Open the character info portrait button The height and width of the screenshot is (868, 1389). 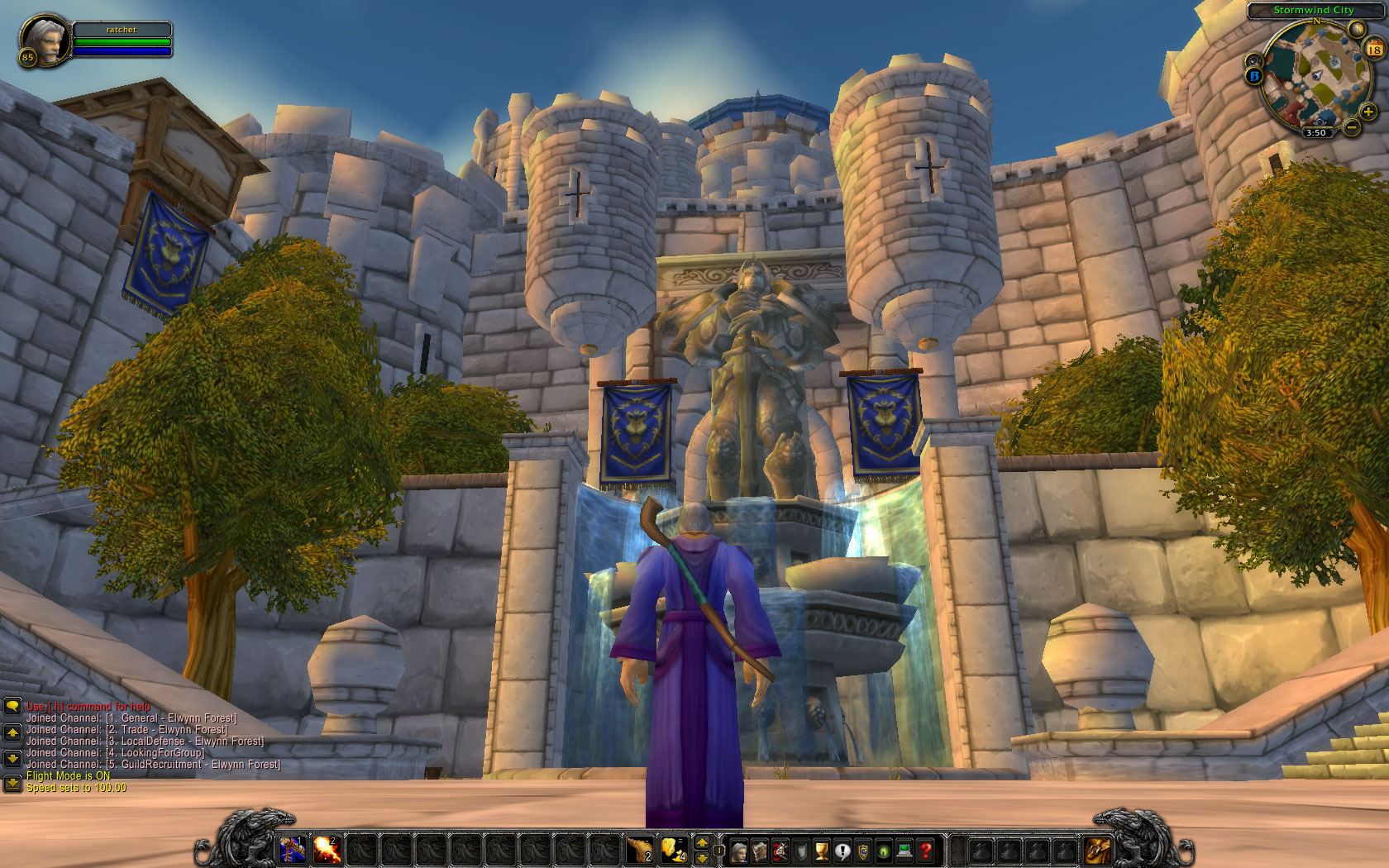coord(738,850)
